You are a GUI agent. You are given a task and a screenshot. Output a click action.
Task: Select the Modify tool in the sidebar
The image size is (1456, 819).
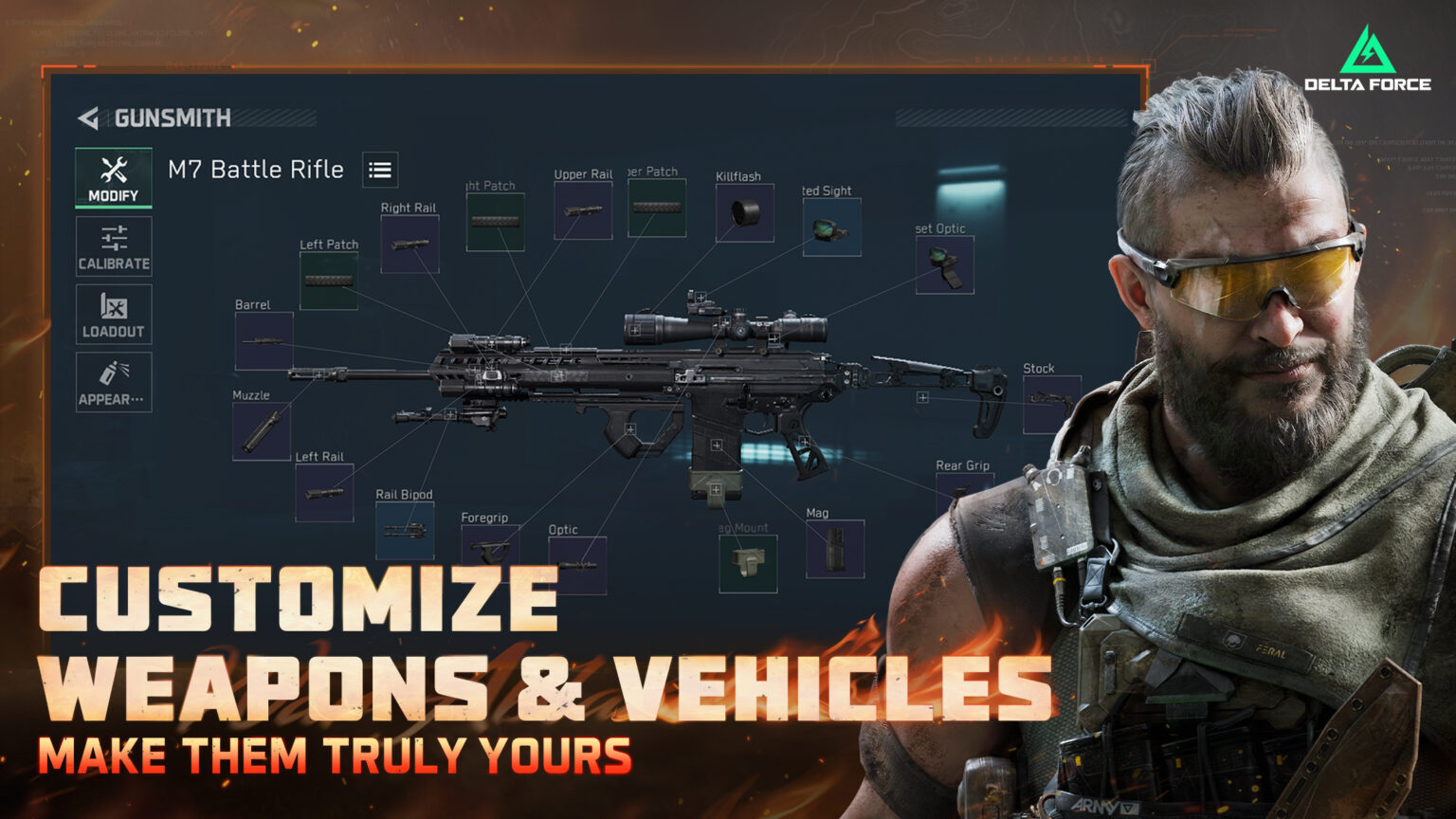pyautogui.click(x=113, y=176)
